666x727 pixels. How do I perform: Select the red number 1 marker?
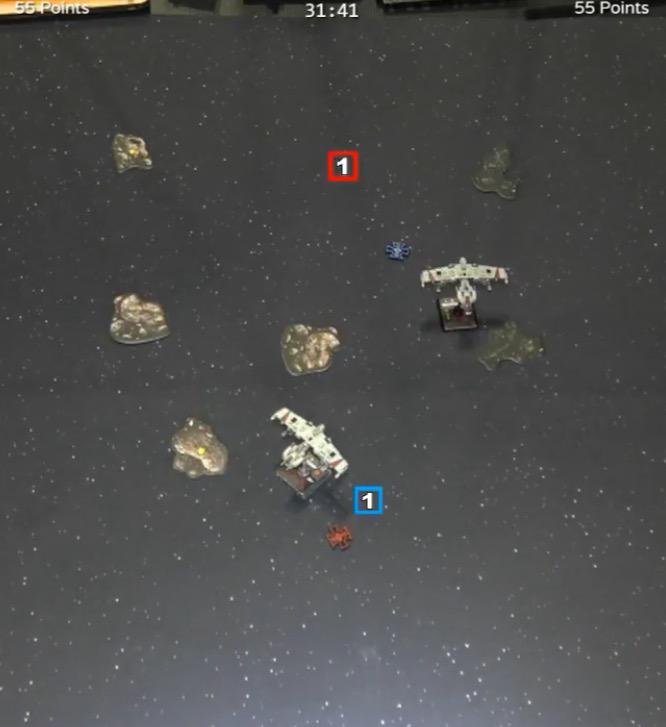343,167
